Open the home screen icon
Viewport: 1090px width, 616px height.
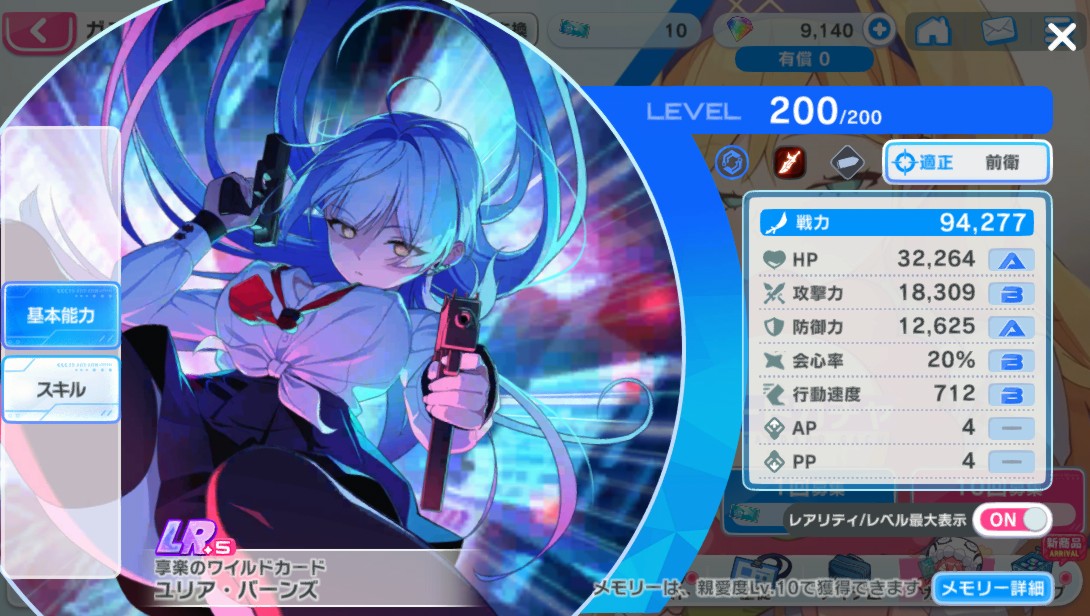tap(932, 31)
